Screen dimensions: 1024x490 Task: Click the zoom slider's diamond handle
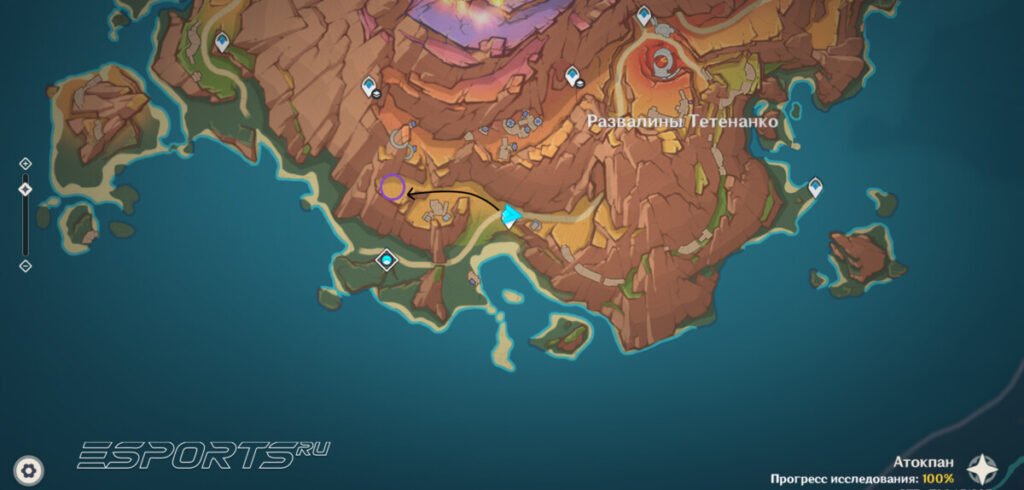[25, 189]
